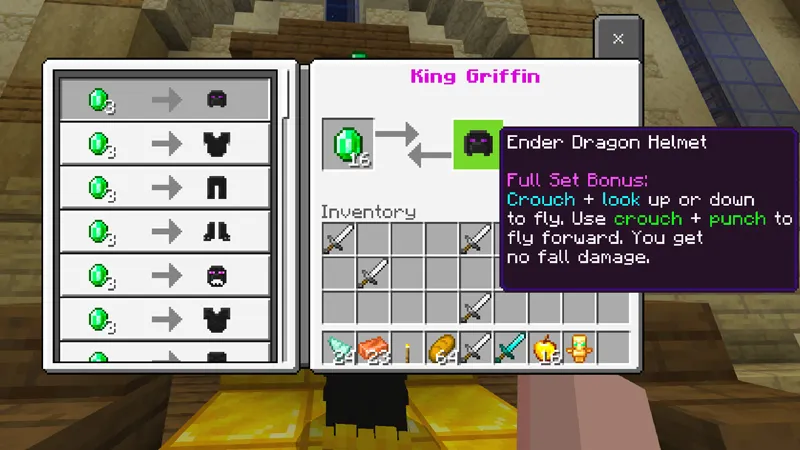Close the King Griffin trade window
Image resolution: width=800 pixels, height=450 pixels.
tap(618, 39)
